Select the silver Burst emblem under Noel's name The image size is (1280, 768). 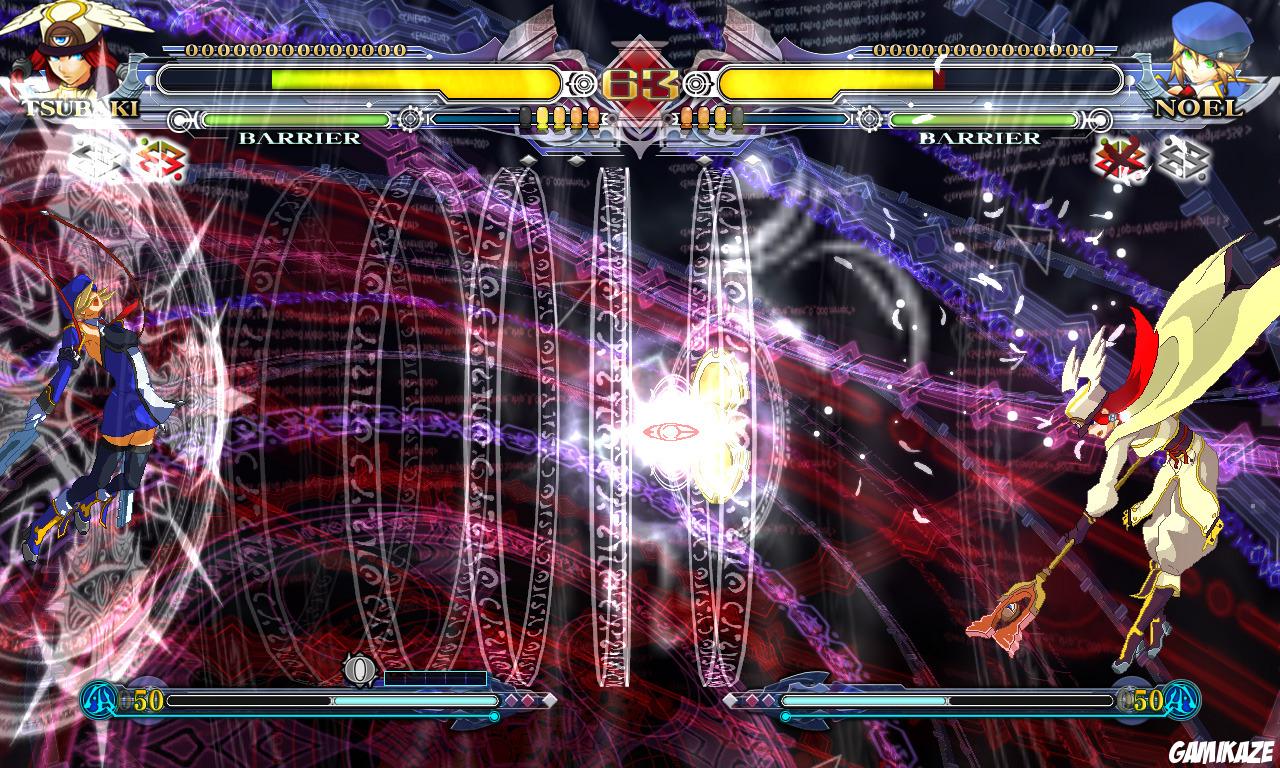click(x=1185, y=160)
